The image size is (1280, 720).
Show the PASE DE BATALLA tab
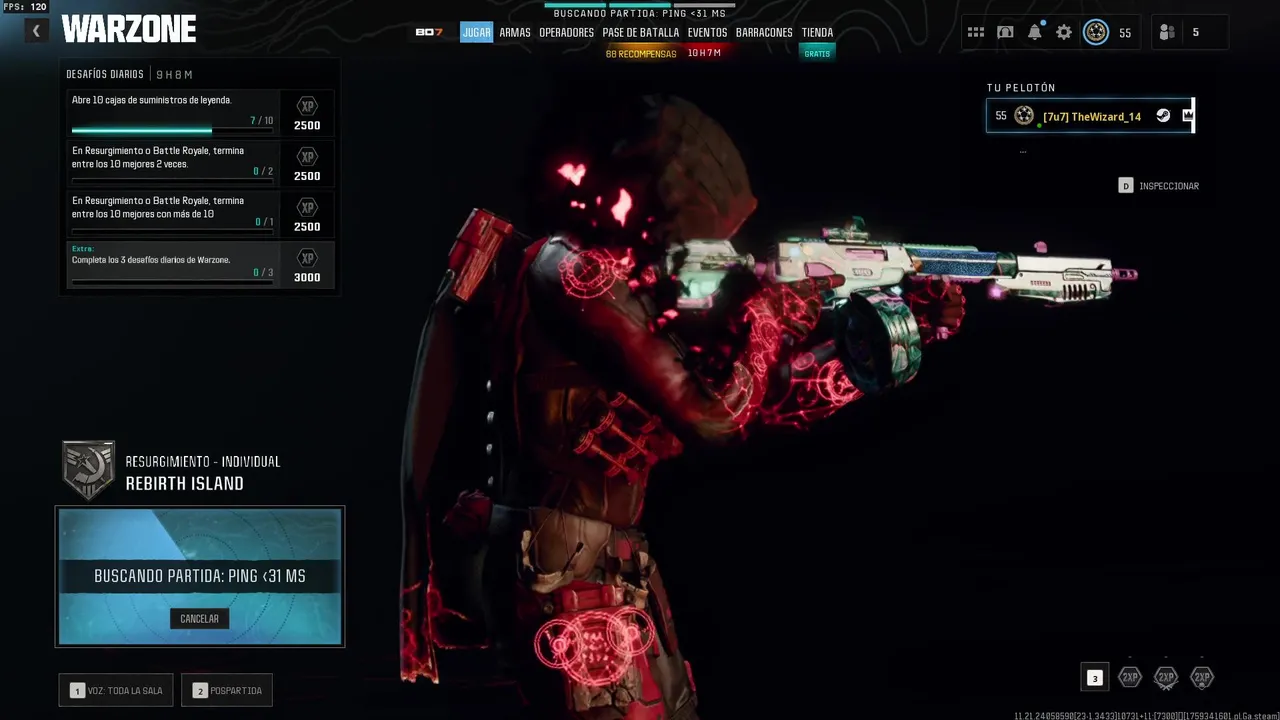point(640,32)
